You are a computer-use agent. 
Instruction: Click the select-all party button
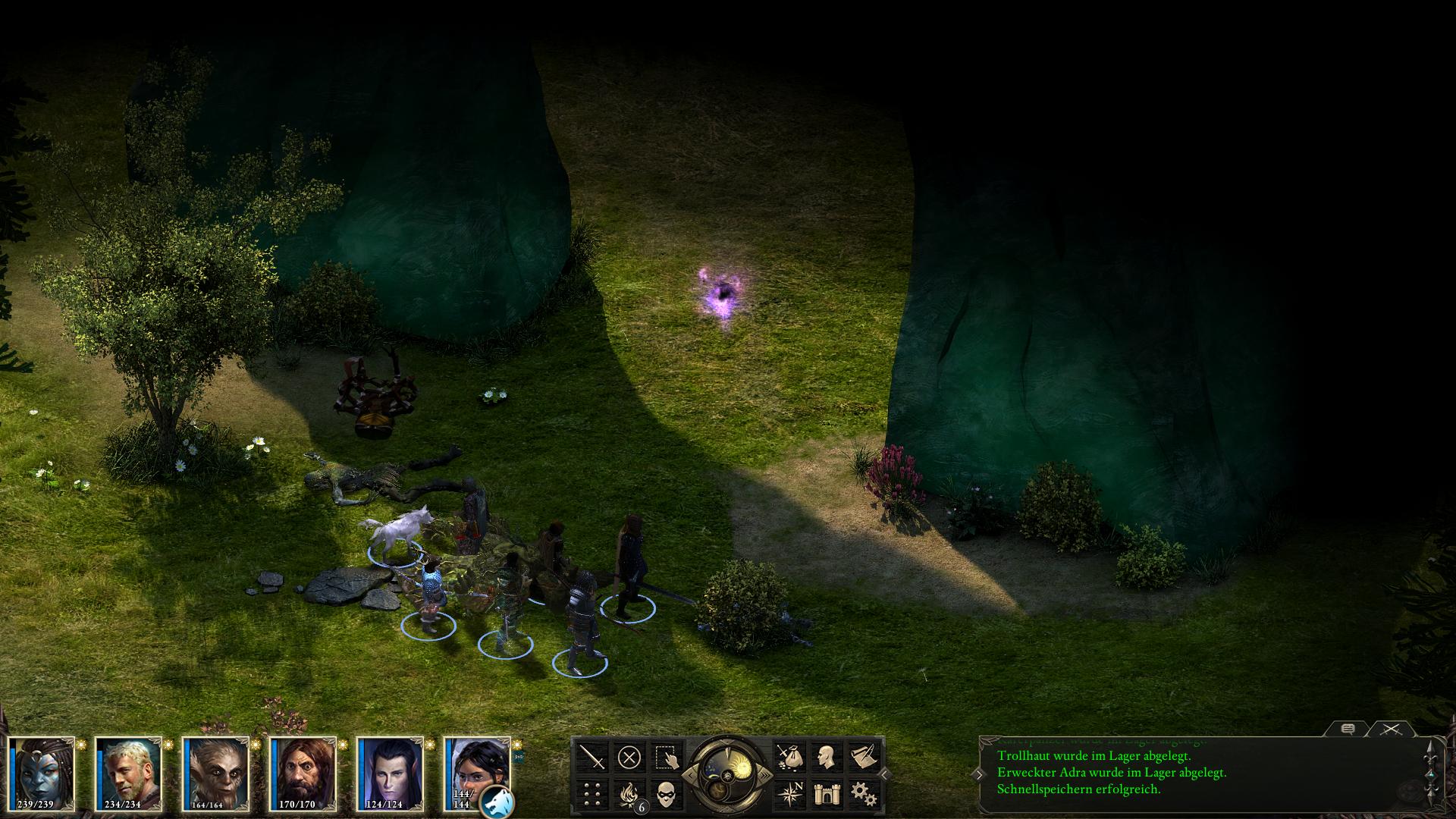pos(667,757)
